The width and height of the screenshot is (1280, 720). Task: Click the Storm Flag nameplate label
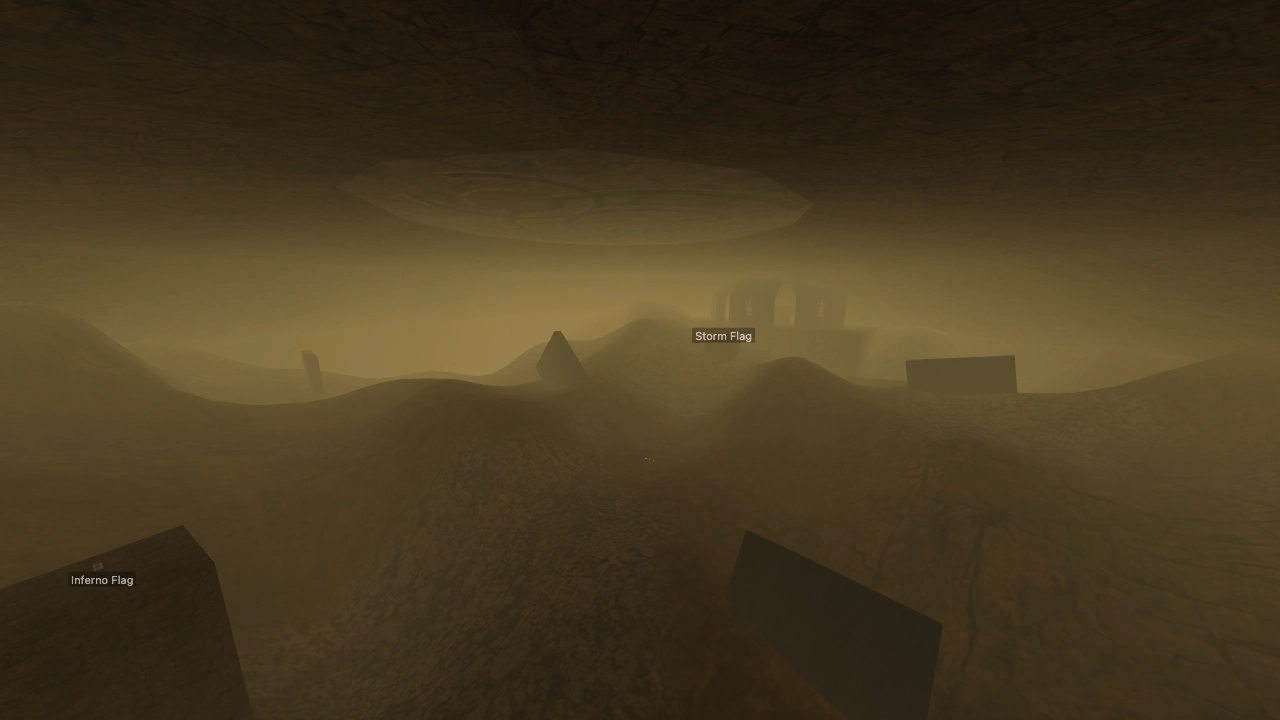coord(723,336)
